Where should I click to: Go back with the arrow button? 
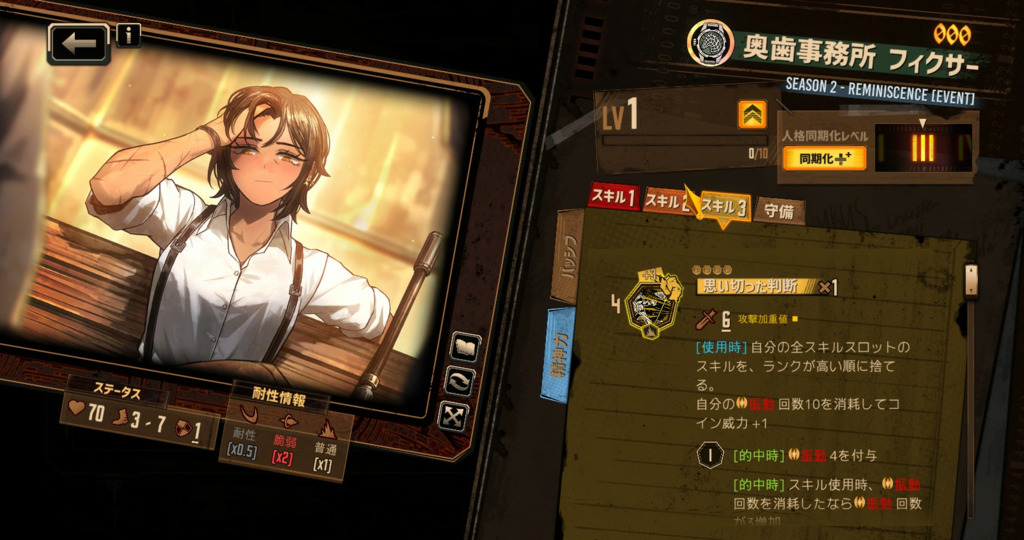(x=78, y=43)
